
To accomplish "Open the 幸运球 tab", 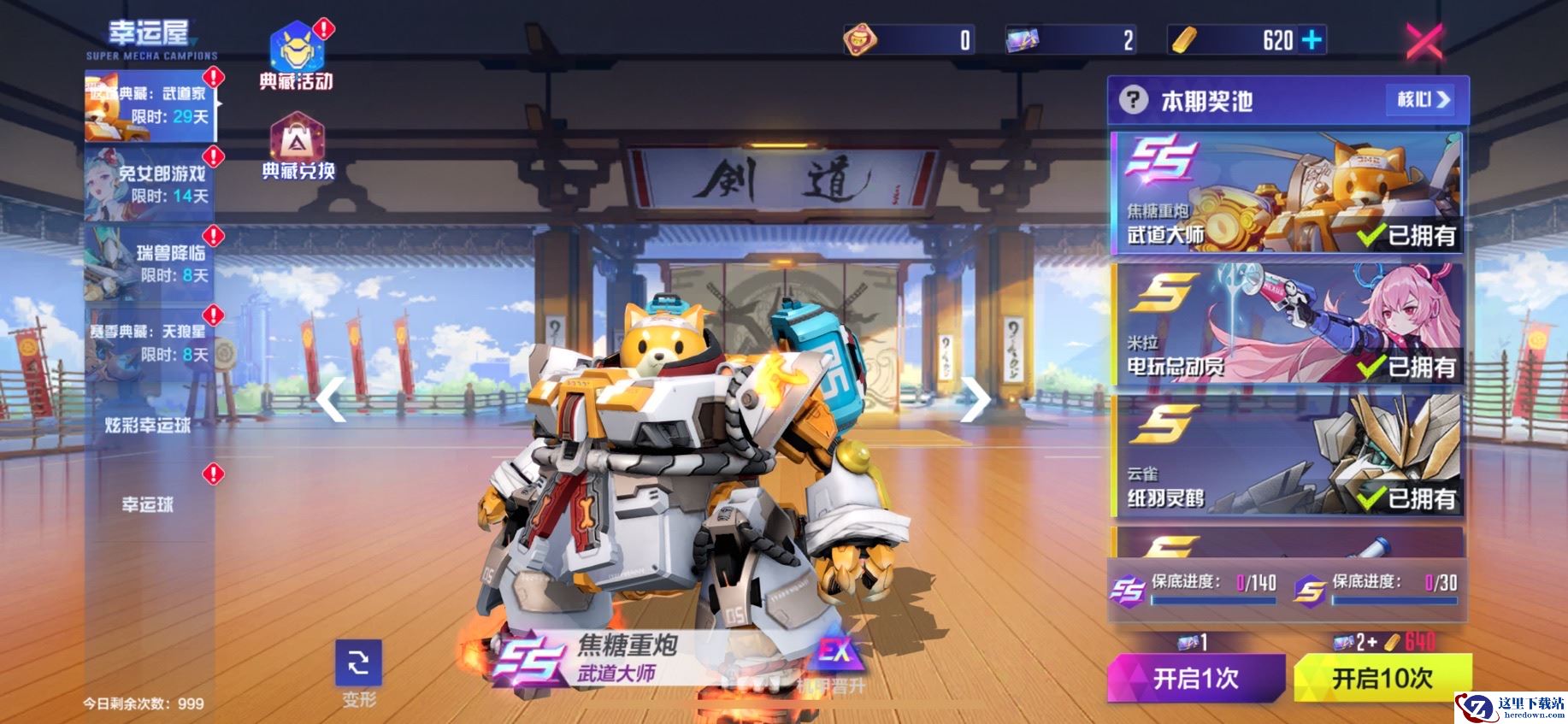I will click(149, 504).
